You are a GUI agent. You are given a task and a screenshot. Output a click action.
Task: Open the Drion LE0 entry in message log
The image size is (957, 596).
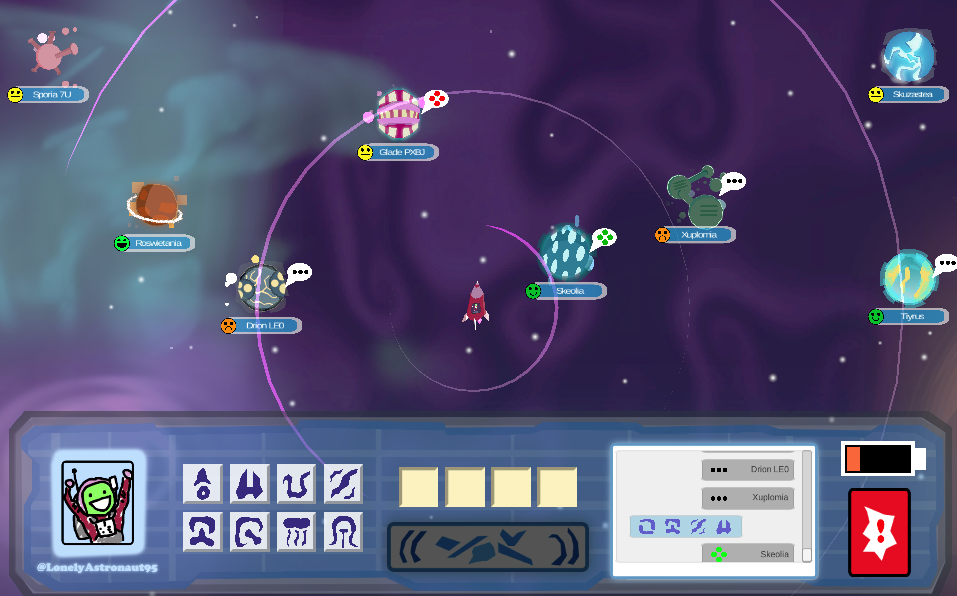748,469
